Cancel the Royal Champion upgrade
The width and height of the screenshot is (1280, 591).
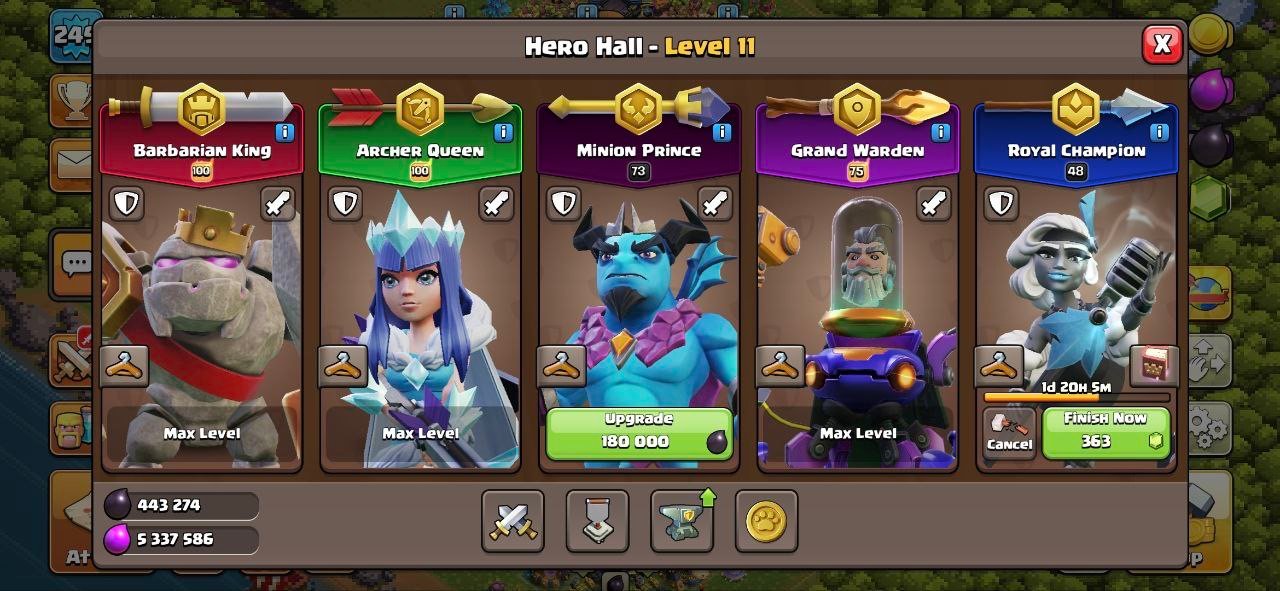pos(1009,433)
